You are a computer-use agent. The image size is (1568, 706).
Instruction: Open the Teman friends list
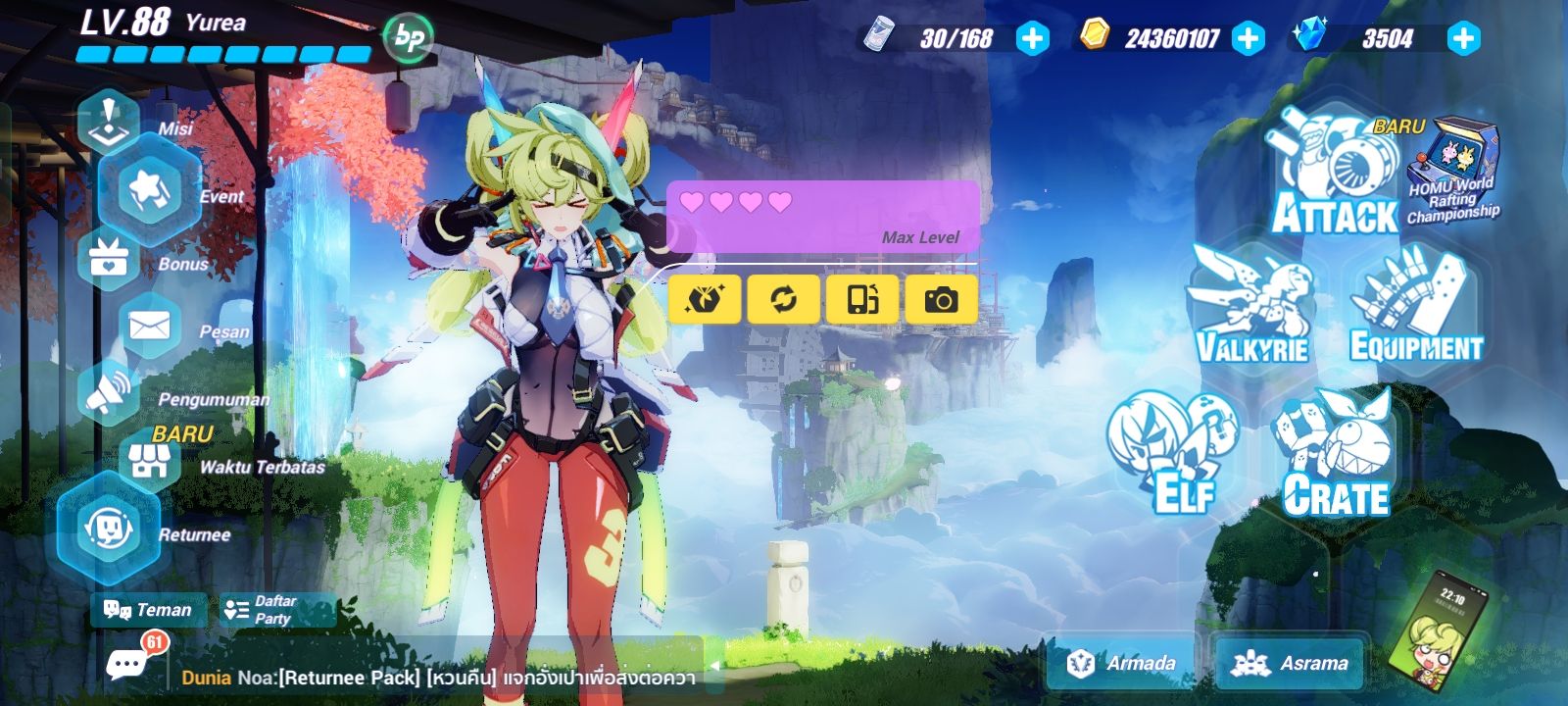click(147, 611)
